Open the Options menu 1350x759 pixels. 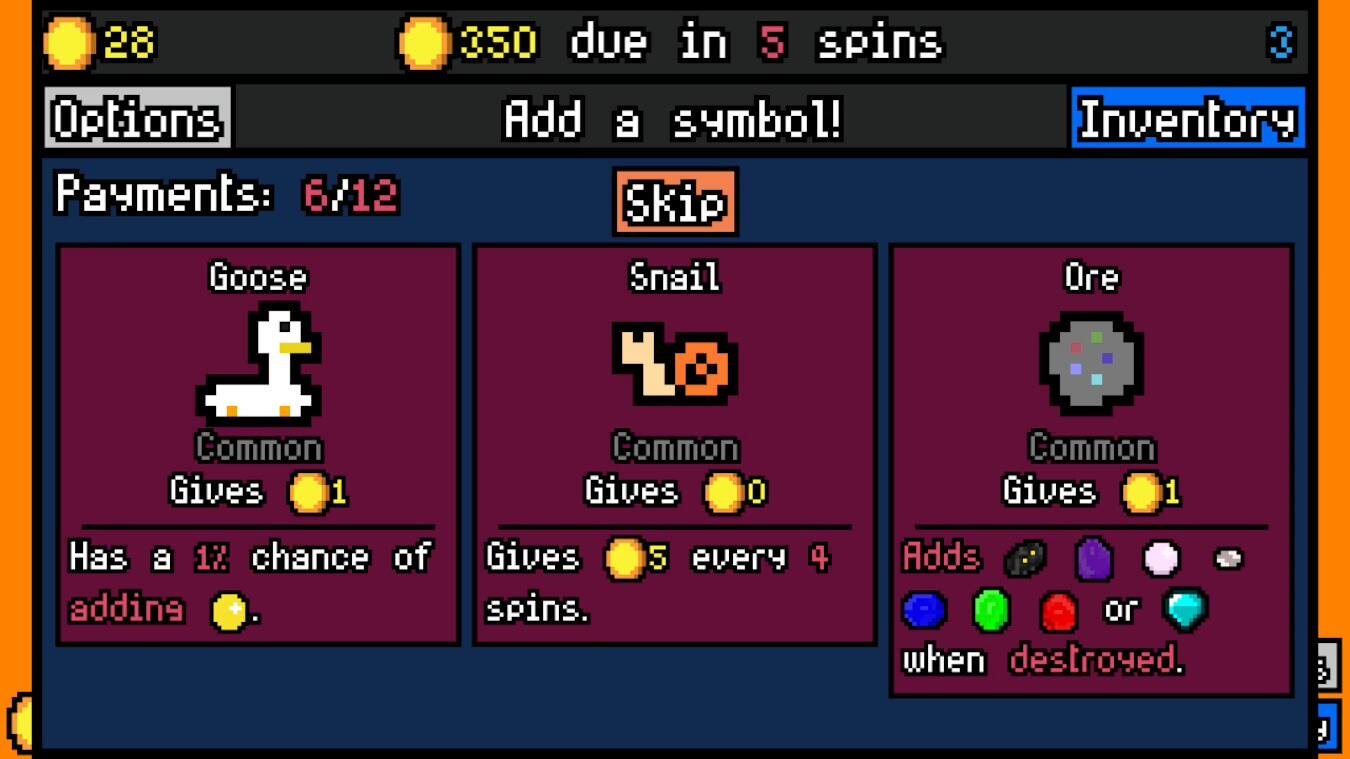(x=136, y=117)
